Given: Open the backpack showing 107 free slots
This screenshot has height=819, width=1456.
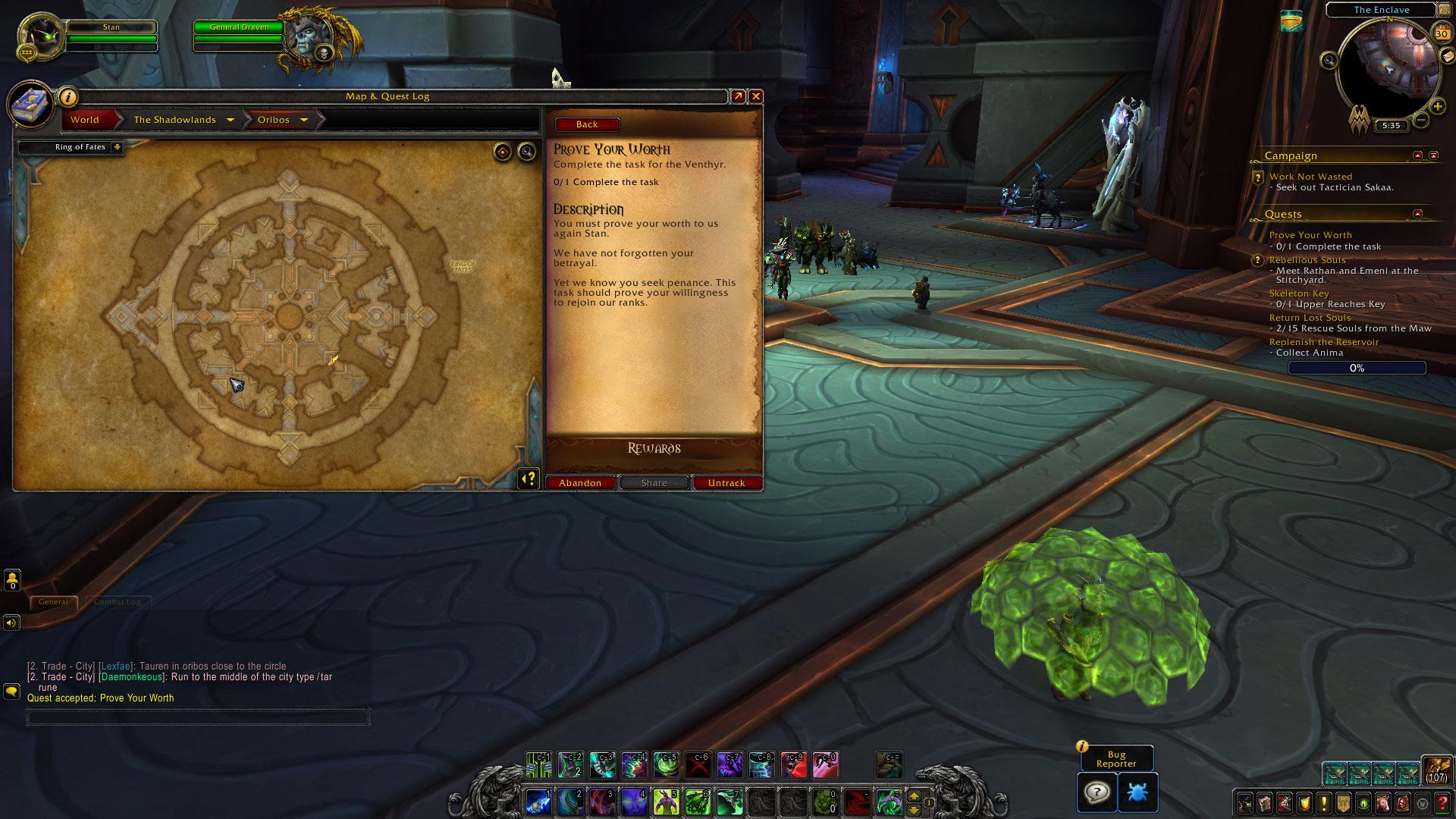Looking at the screenshot, I should 1436,769.
